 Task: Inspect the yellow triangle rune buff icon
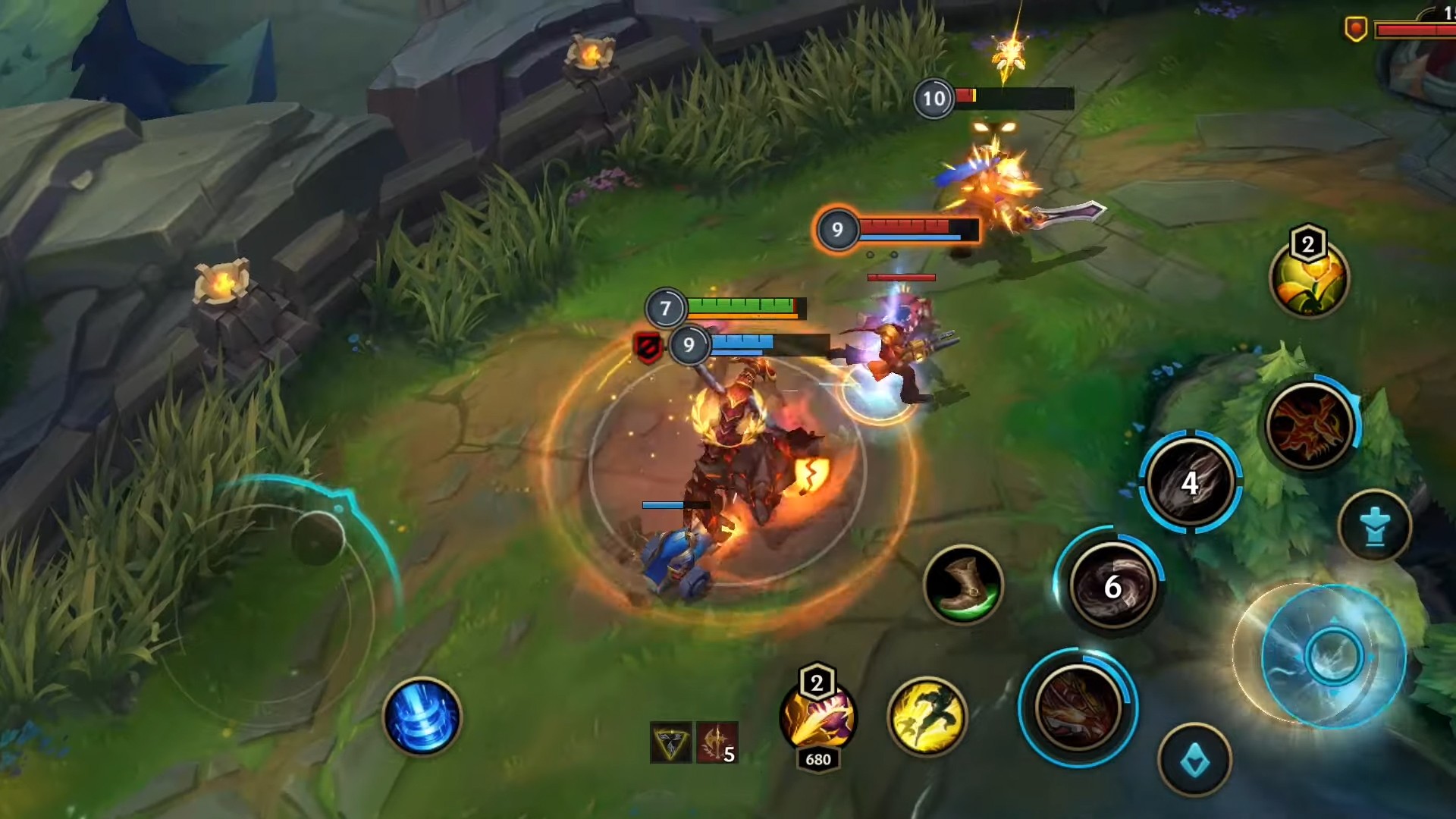pyautogui.click(x=670, y=742)
